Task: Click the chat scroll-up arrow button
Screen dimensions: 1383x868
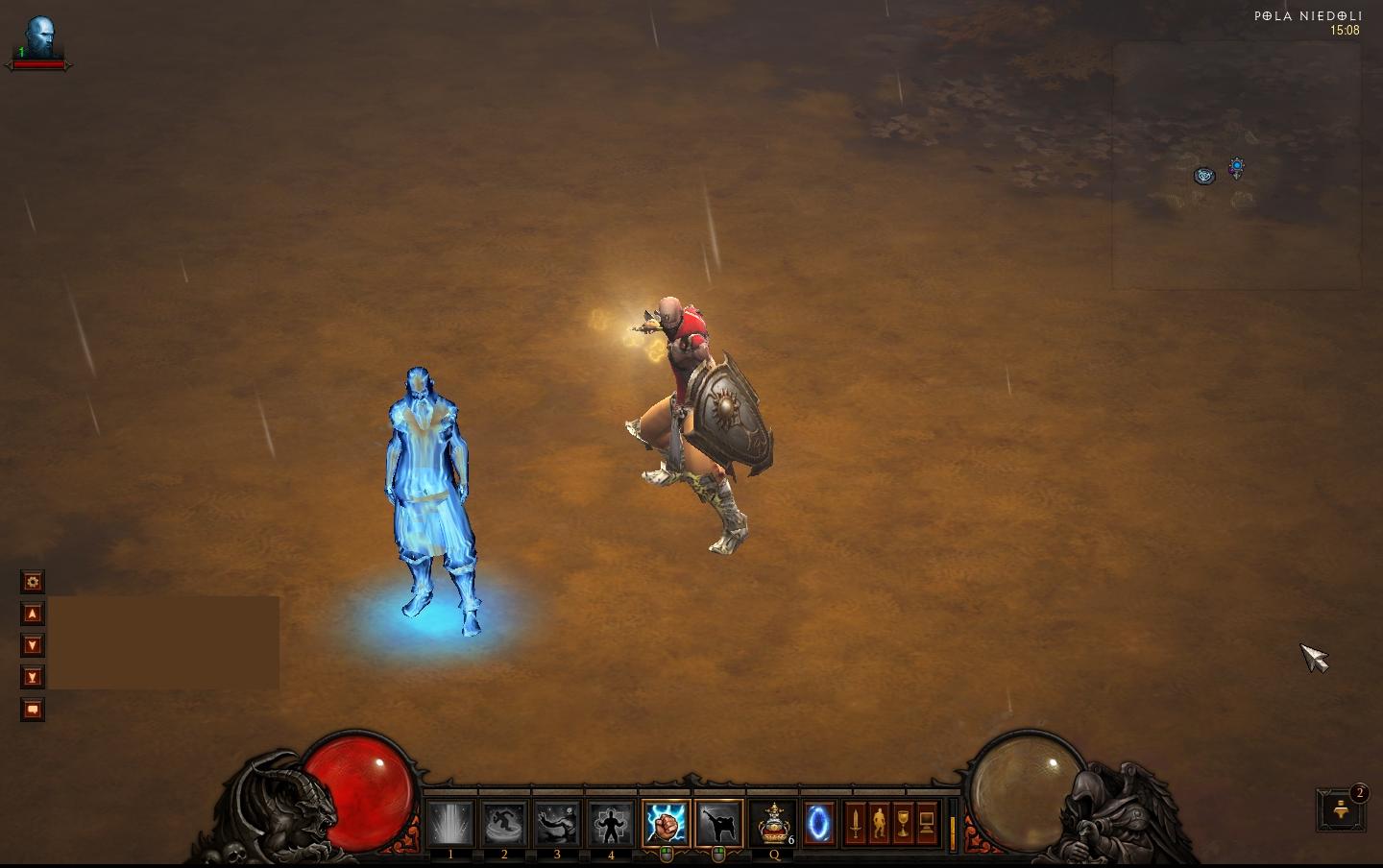Action: tap(33, 614)
